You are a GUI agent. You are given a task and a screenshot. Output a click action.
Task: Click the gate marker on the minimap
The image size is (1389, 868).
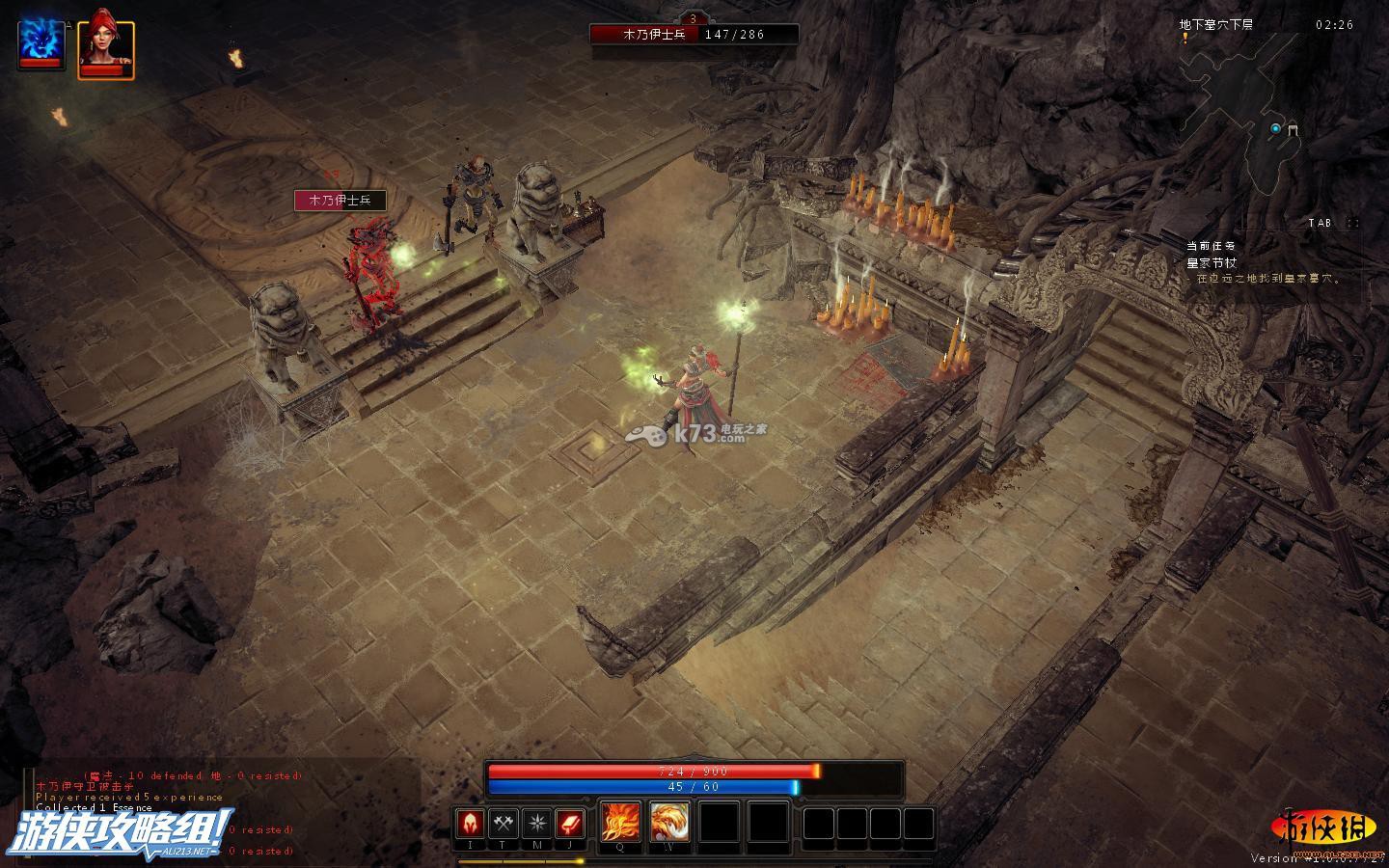(x=1294, y=128)
